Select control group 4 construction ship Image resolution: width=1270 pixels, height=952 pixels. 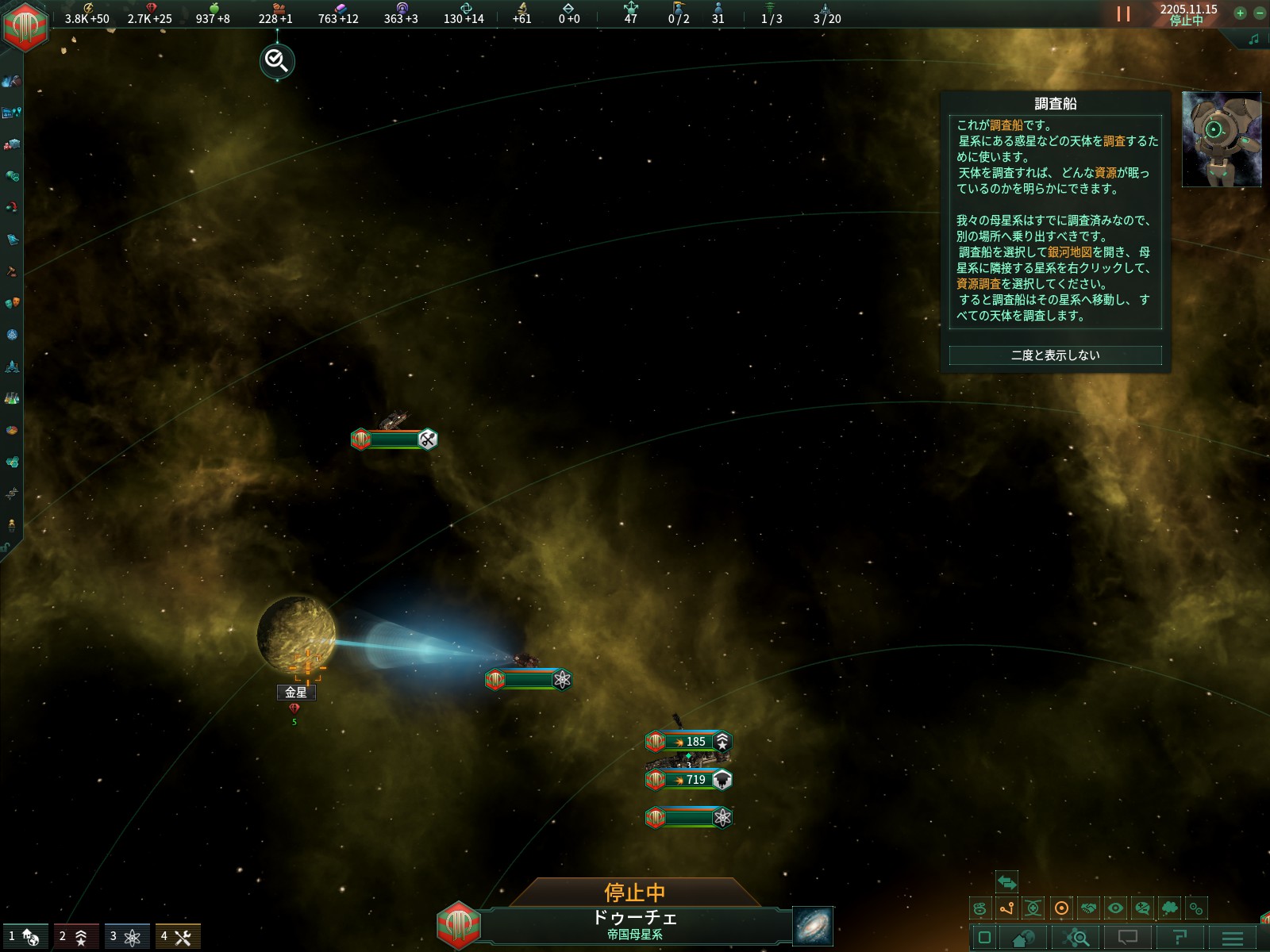(x=177, y=937)
